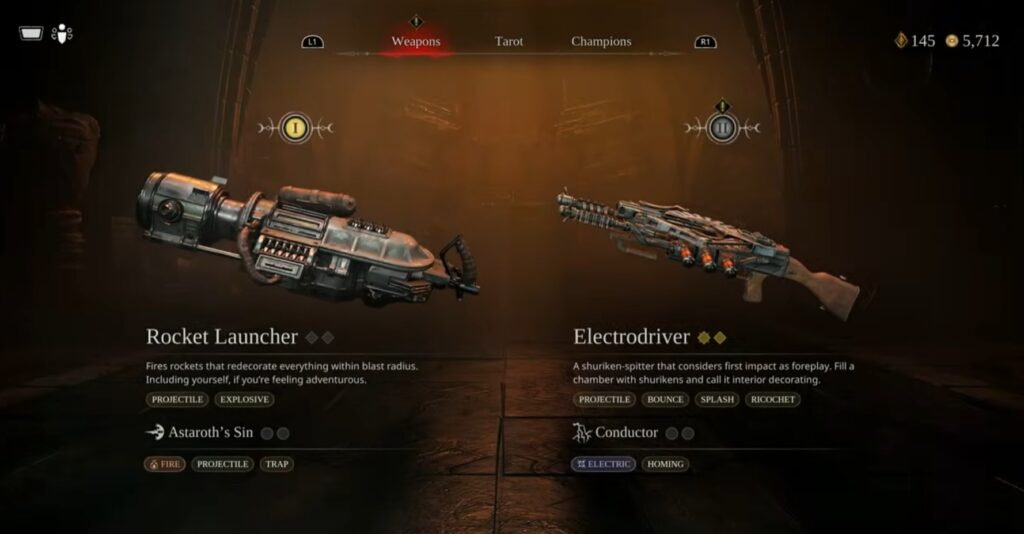
Task: Click the Rocket Launcher title
Action: [x=222, y=337]
